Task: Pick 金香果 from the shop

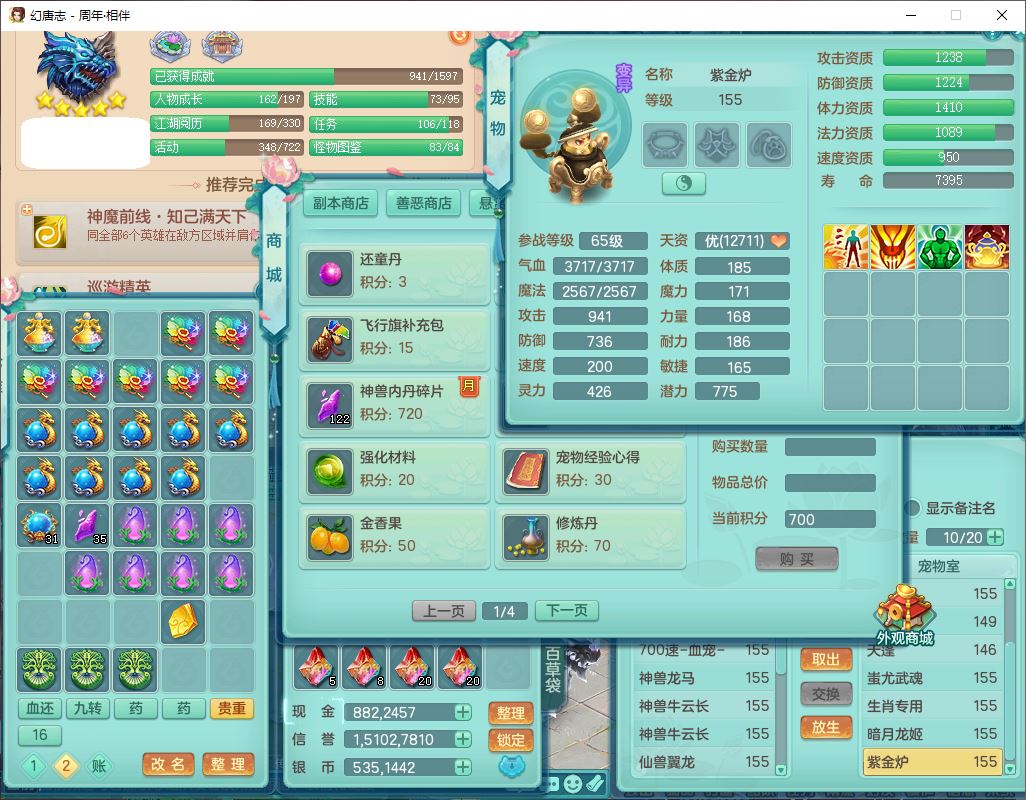Action: pos(395,535)
